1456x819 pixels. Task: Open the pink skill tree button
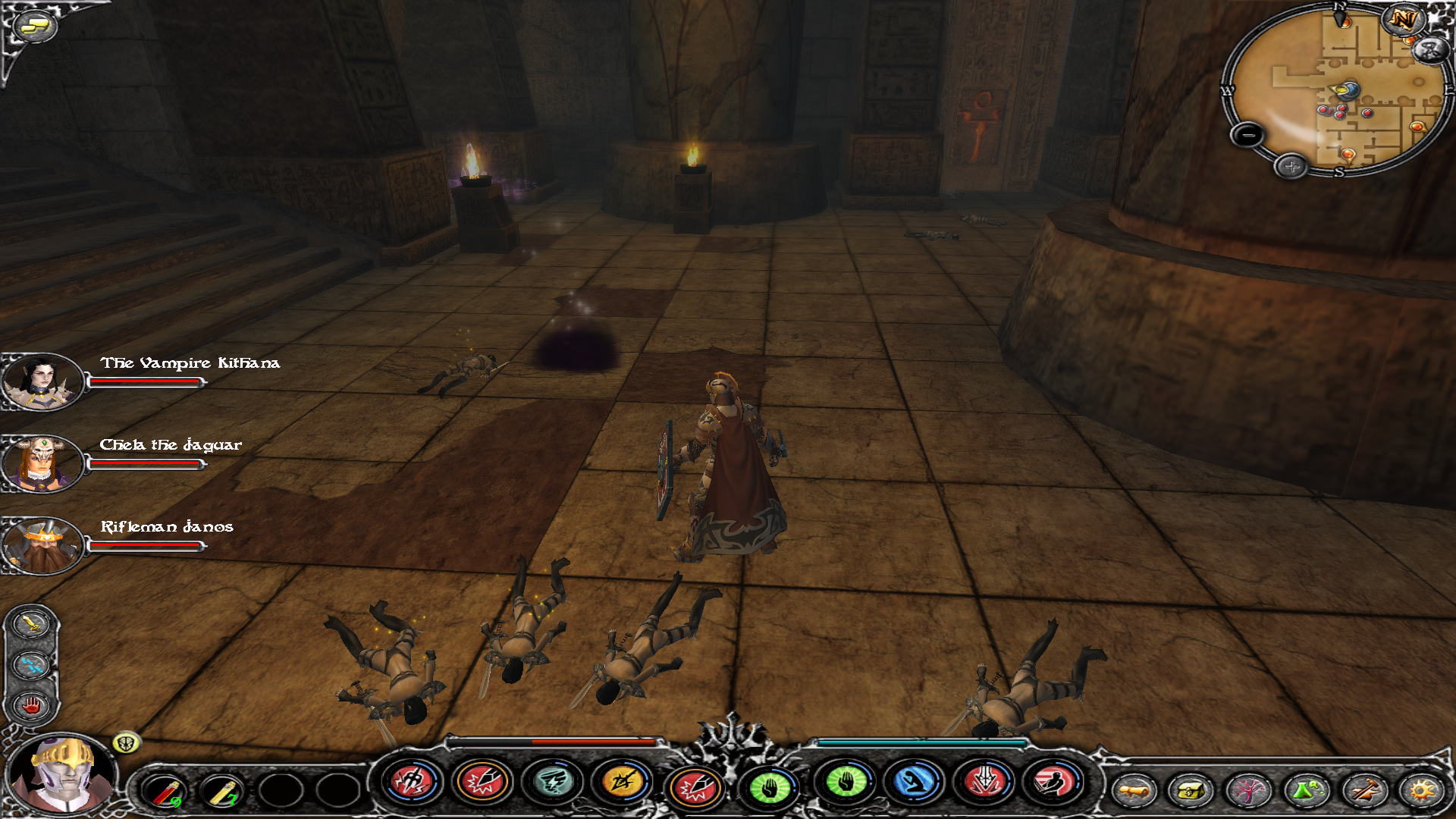pos(1248,791)
